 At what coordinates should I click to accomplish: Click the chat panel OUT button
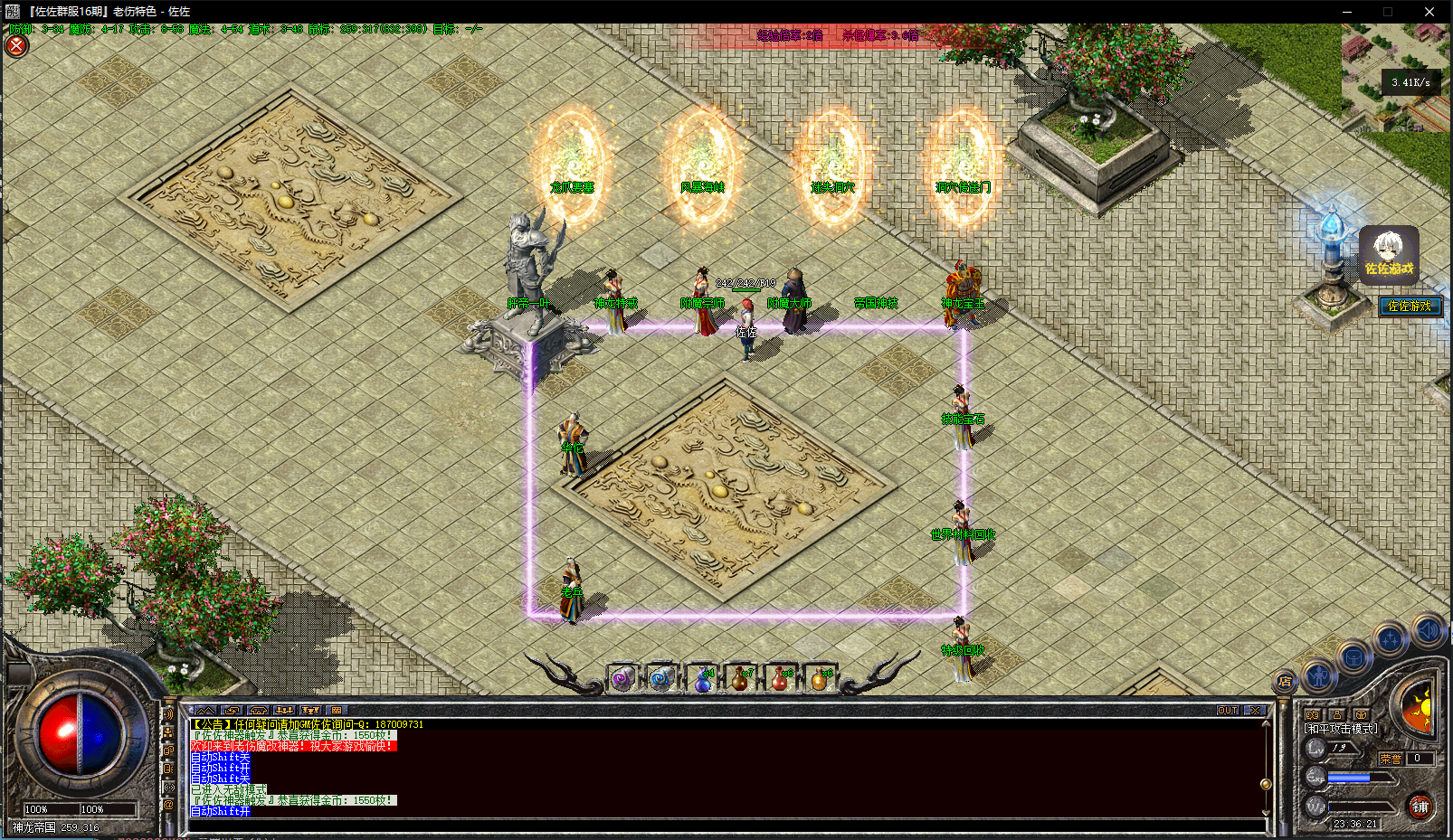click(1227, 711)
